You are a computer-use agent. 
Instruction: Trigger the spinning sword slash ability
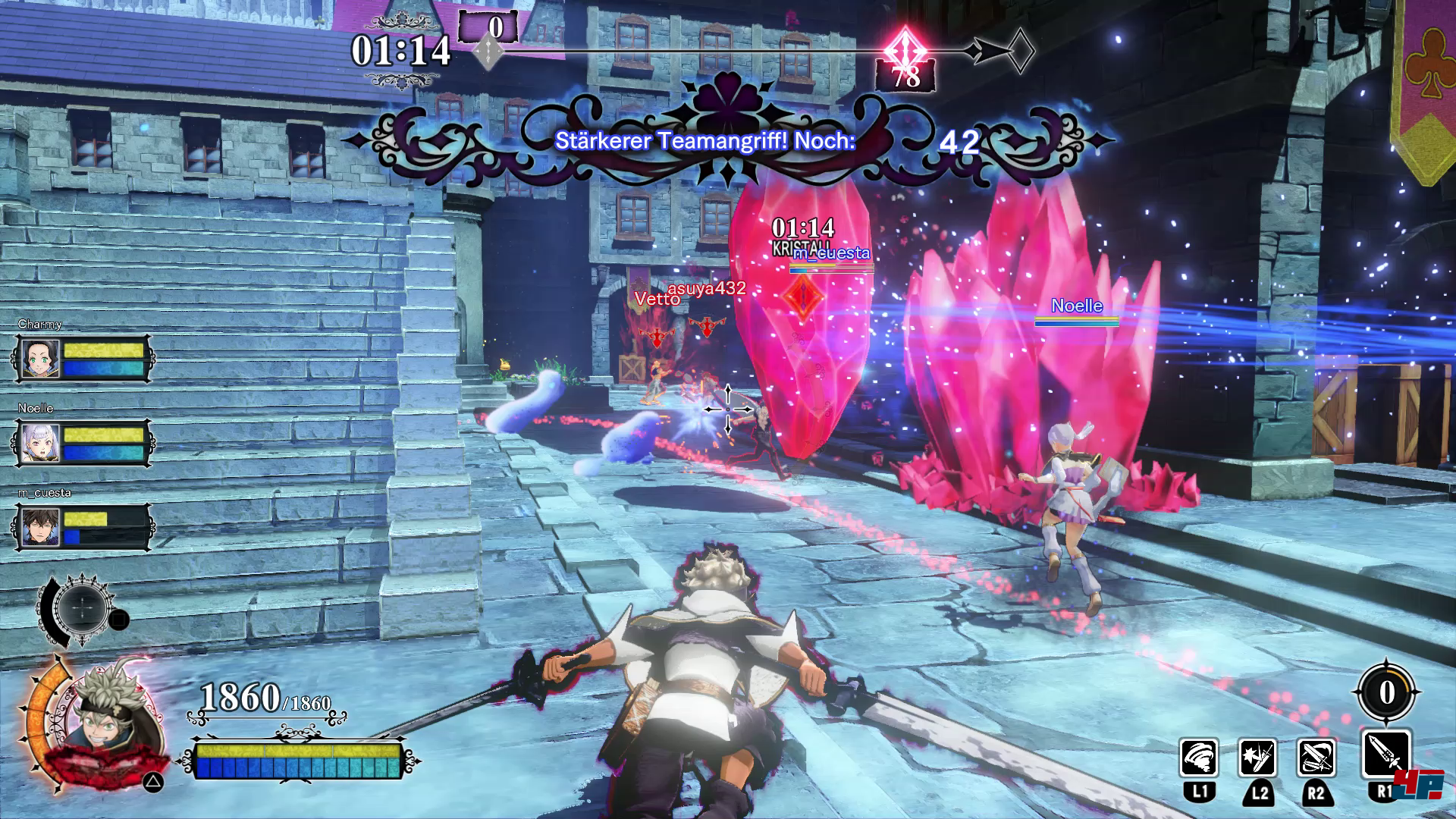[x=1316, y=758]
